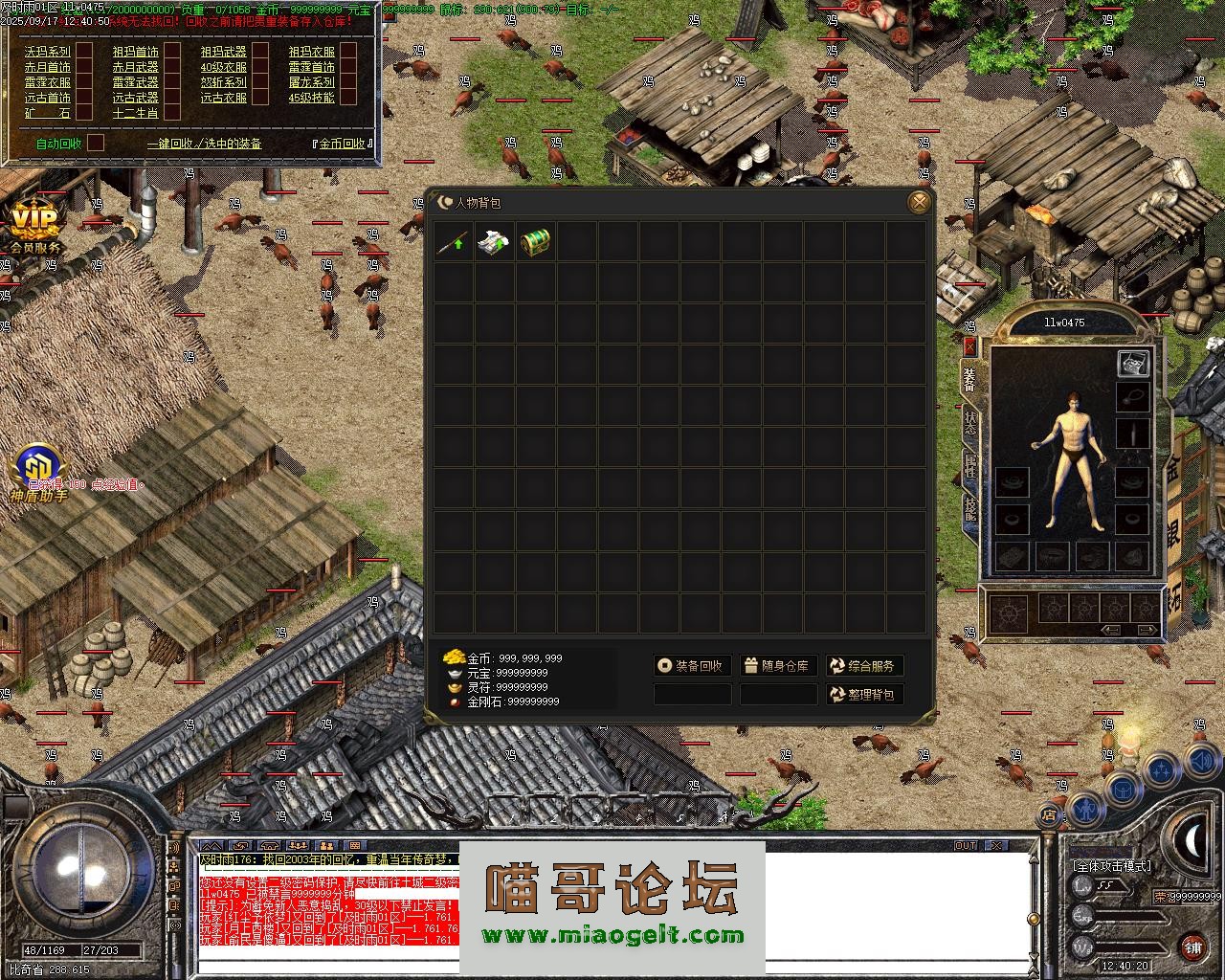Click the chat panel OUT button
The width and height of the screenshot is (1225, 980).
tap(966, 846)
